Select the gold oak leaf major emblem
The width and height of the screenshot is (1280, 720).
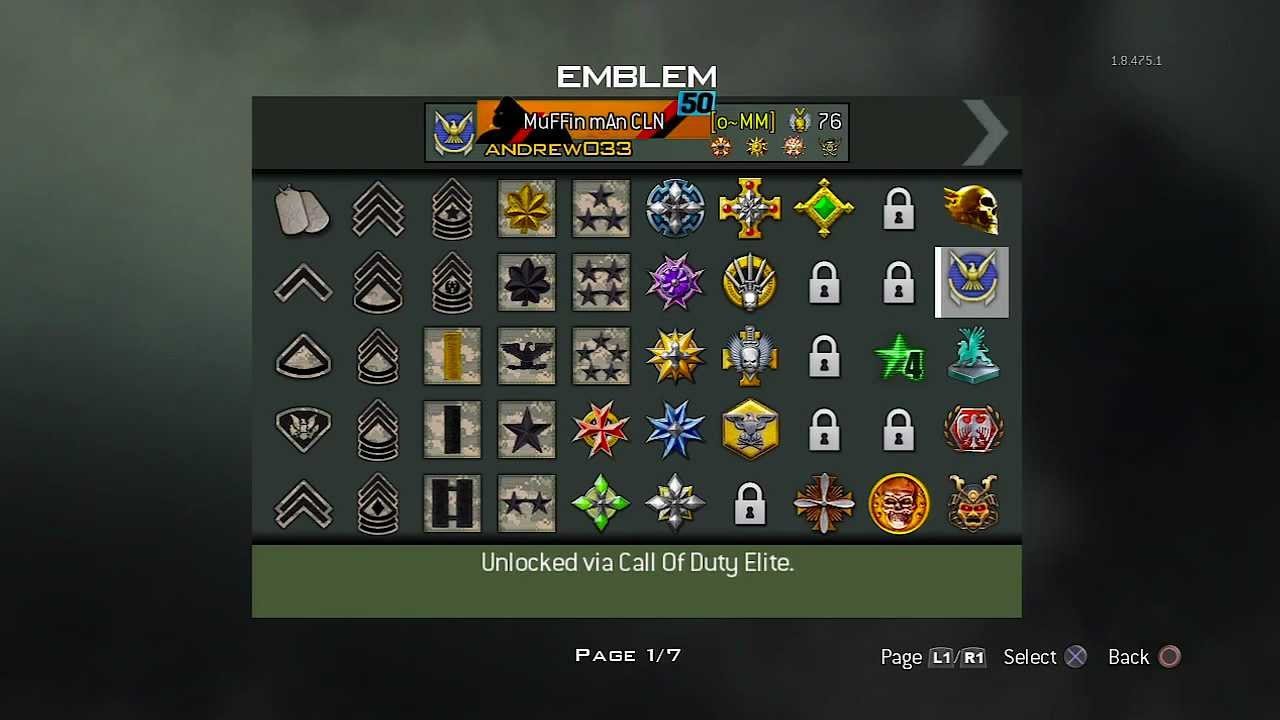527,209
